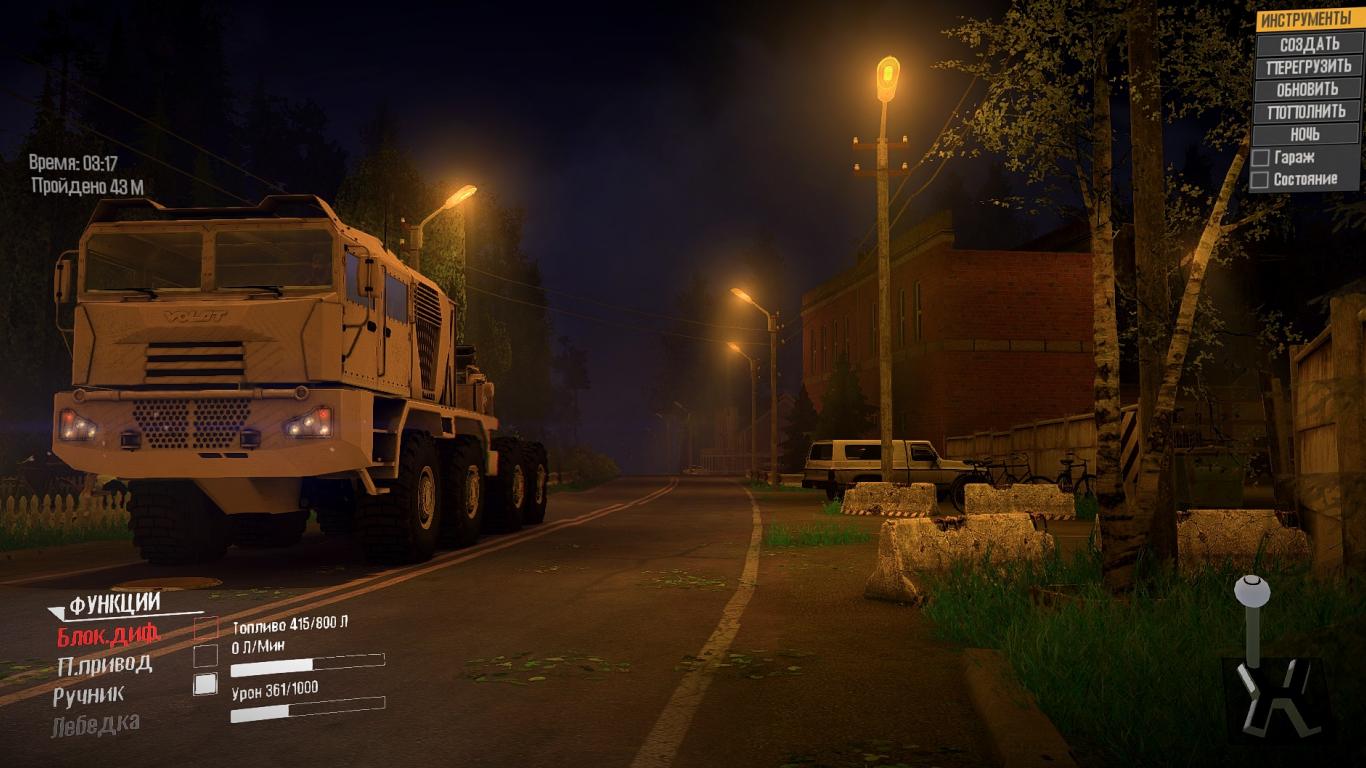Select the ОБНОВИТЬ button
1366x768 pixels.
(x=1307, y=89)
